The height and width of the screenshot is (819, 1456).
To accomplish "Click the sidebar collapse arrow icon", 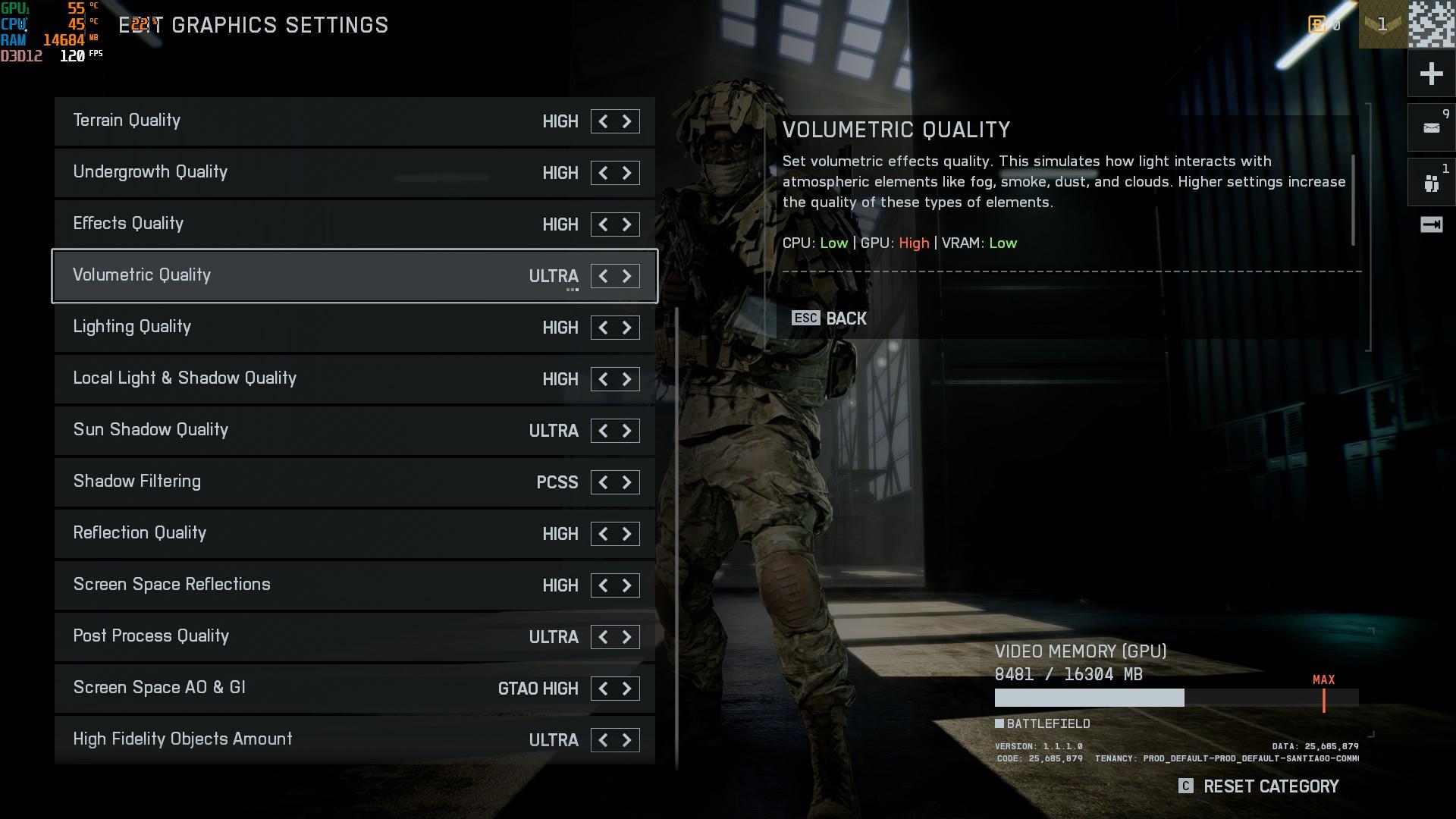I will click(x=1431, y=224).
